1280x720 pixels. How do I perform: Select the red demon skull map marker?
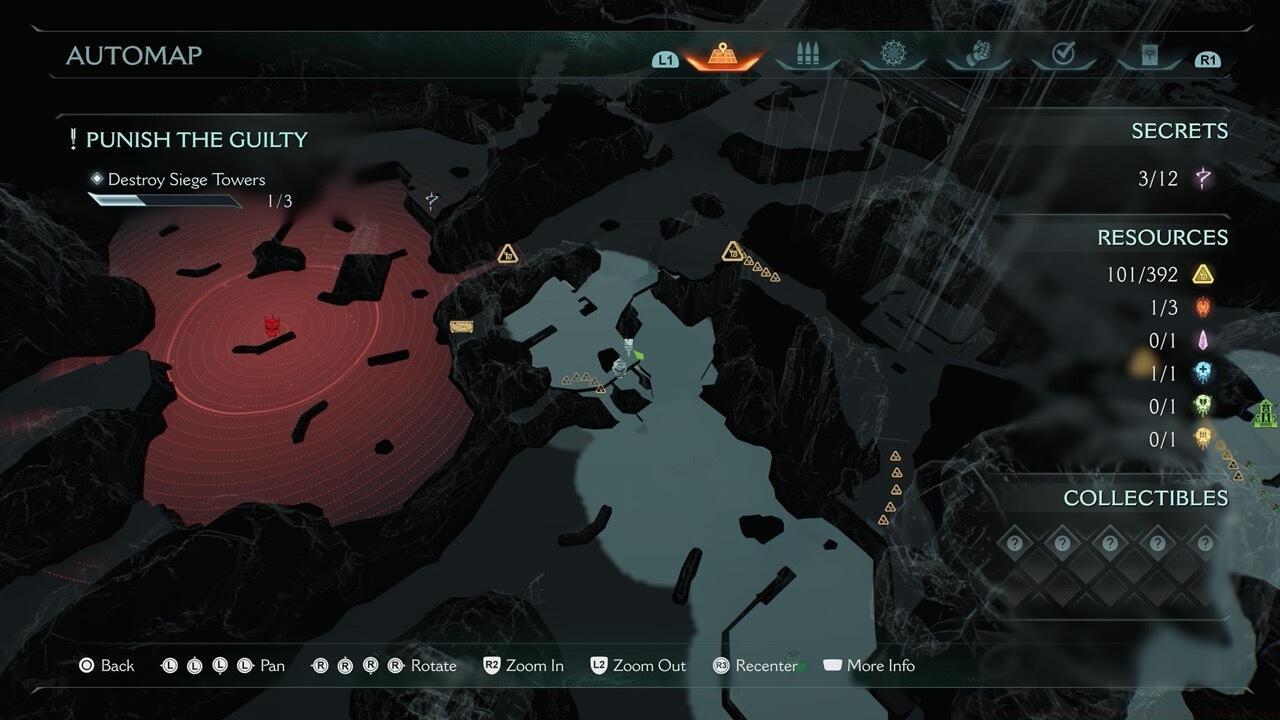point(272,326)
